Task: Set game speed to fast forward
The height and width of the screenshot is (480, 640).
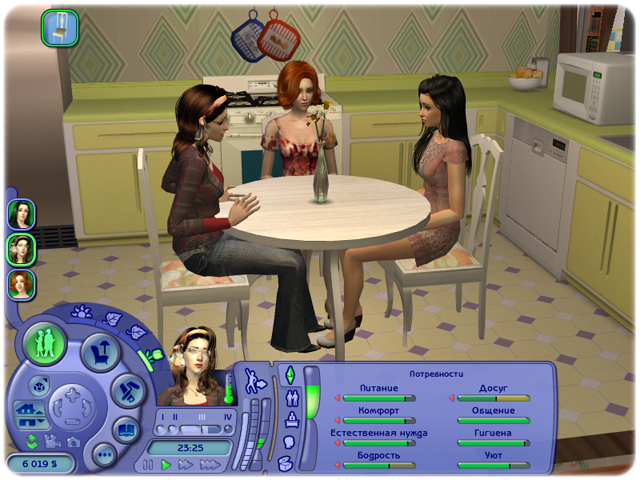Action: [186, 465]
